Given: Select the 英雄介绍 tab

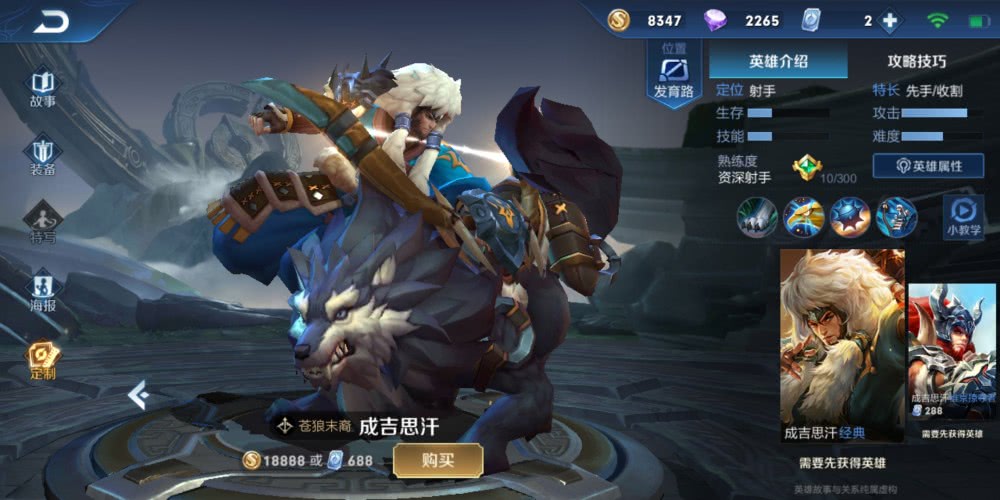Looking at the screenshot, I should point(777,61).
